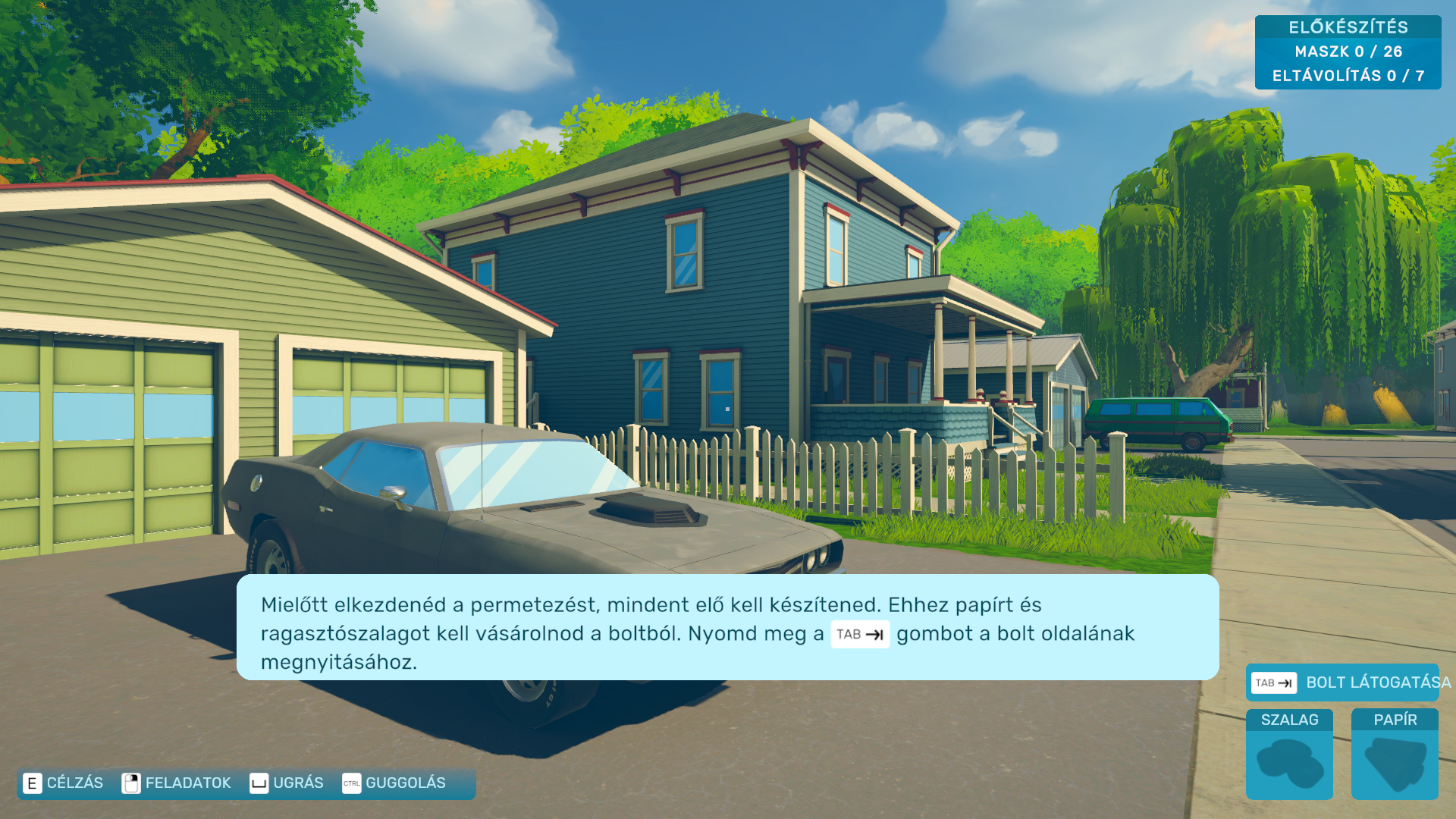Open the shop via Bolt Látogatása
The image size is (1456, 819).
pos(1342,682)
